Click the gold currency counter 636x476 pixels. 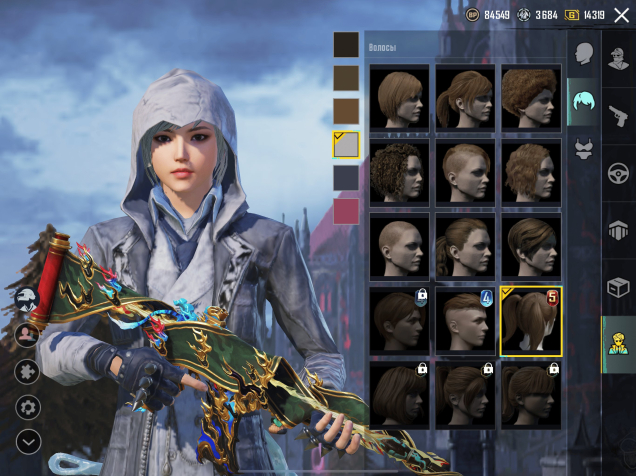(585, 15)
